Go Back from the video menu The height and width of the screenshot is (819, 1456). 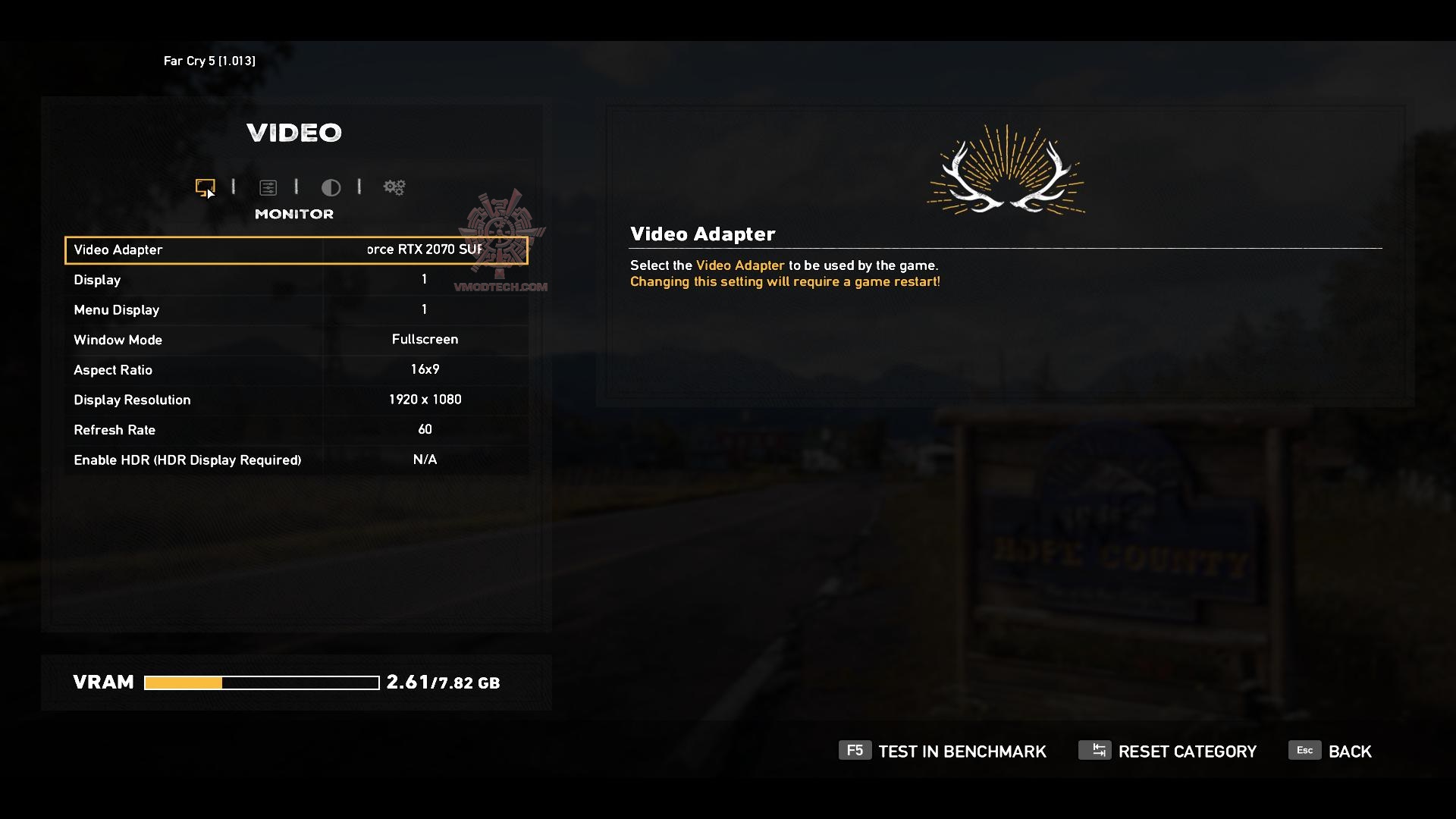point(1331,752)
